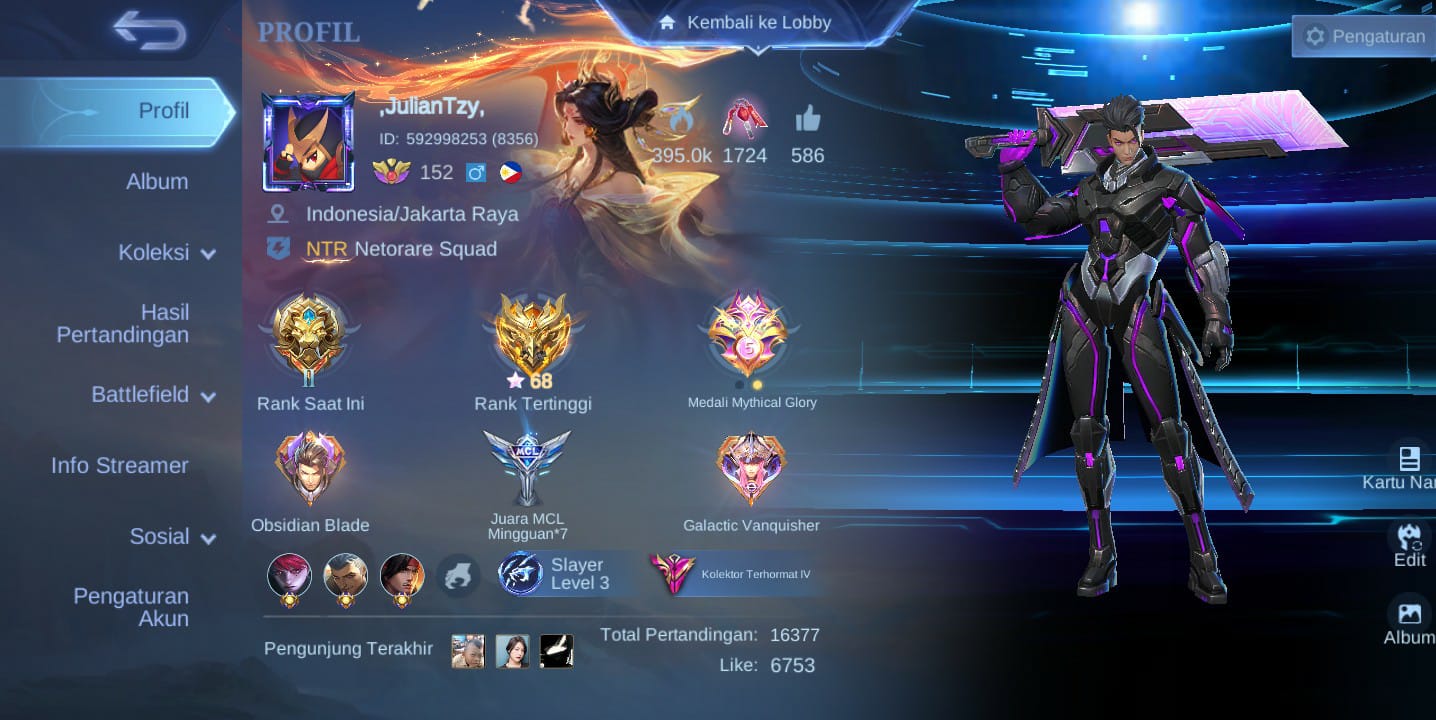Screen dimensions: 1436x720
Task: Tap the thumbs-up like icon
Action: tap(807, 122)
